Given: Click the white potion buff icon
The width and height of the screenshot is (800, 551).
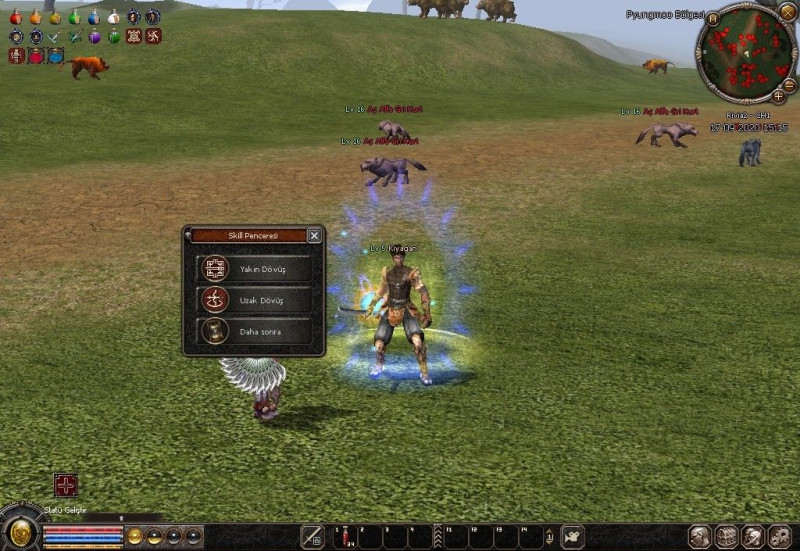Looking at the screenshot, I should pyautogui.click(x=113, y=17).
